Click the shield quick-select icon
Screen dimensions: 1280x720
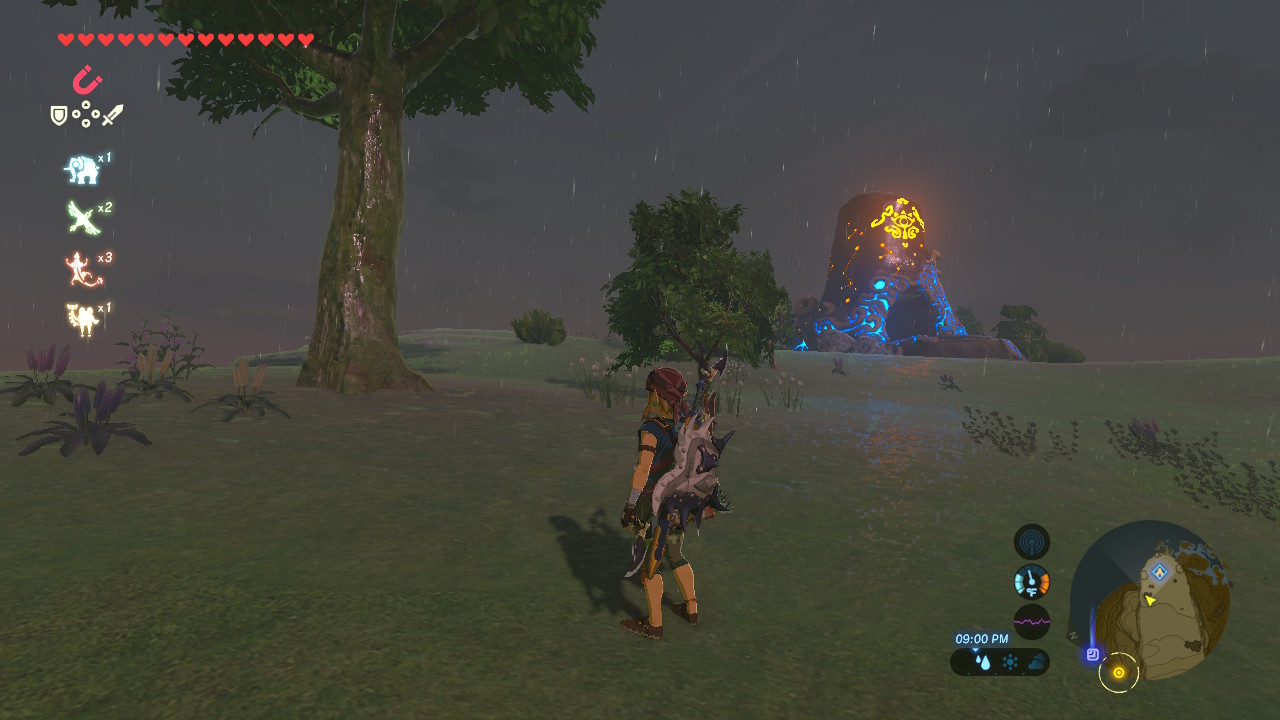[x=59, y=116]
